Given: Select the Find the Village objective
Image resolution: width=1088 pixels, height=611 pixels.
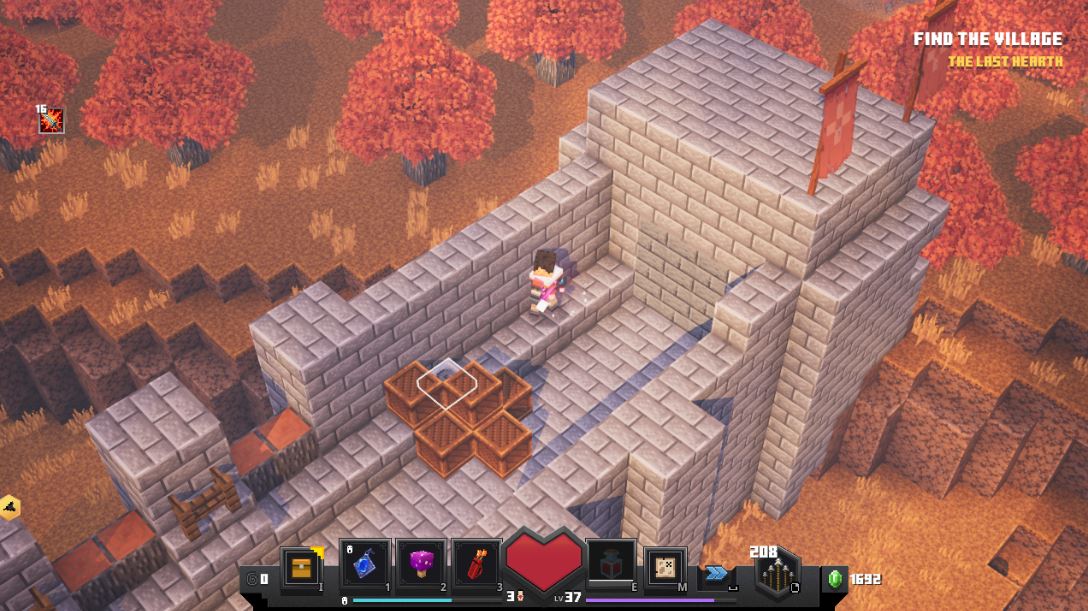Looking at the screenshot, I should pyautogui.click(x=987, y=39).
